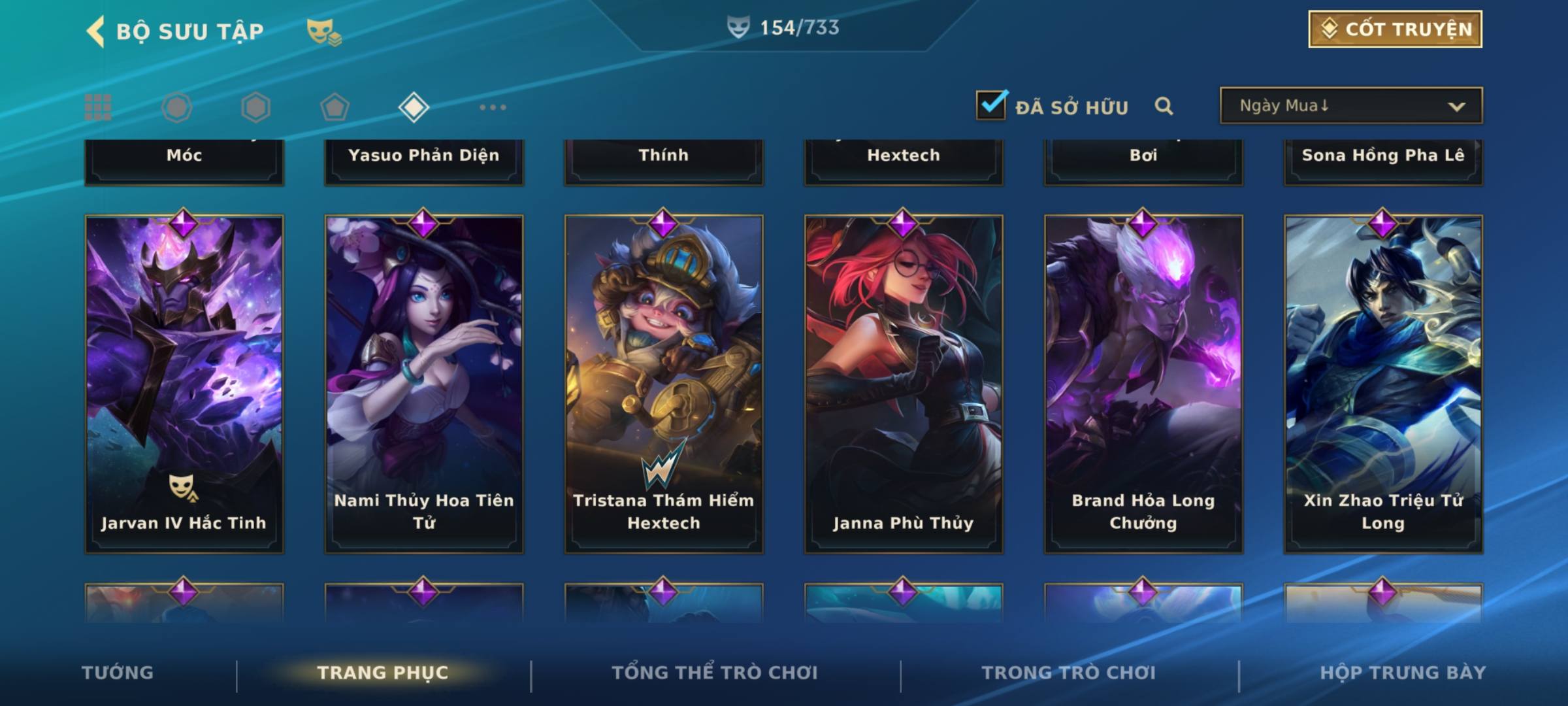Select the grid all-rarities filter
Image resolution: width=1568 pixels, height=706 pixels.
point(98,107)
